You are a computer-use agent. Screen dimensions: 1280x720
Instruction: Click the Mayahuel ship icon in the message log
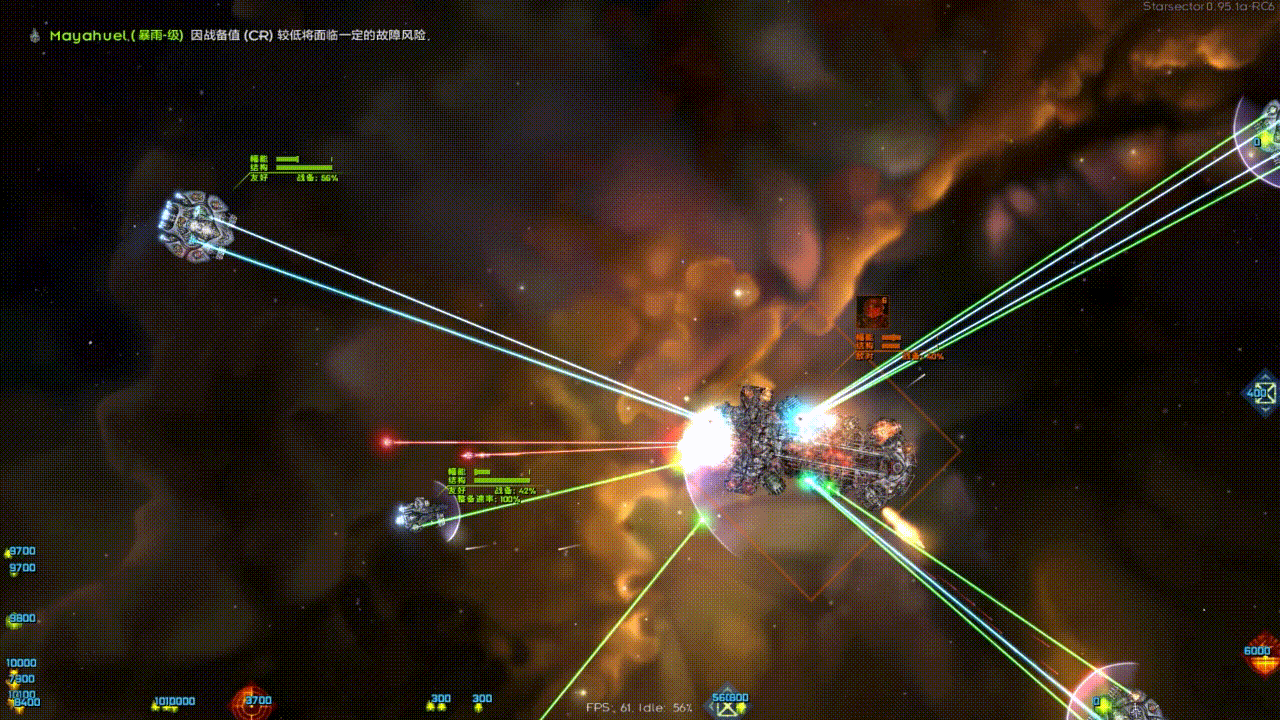[x=33, y=35]
